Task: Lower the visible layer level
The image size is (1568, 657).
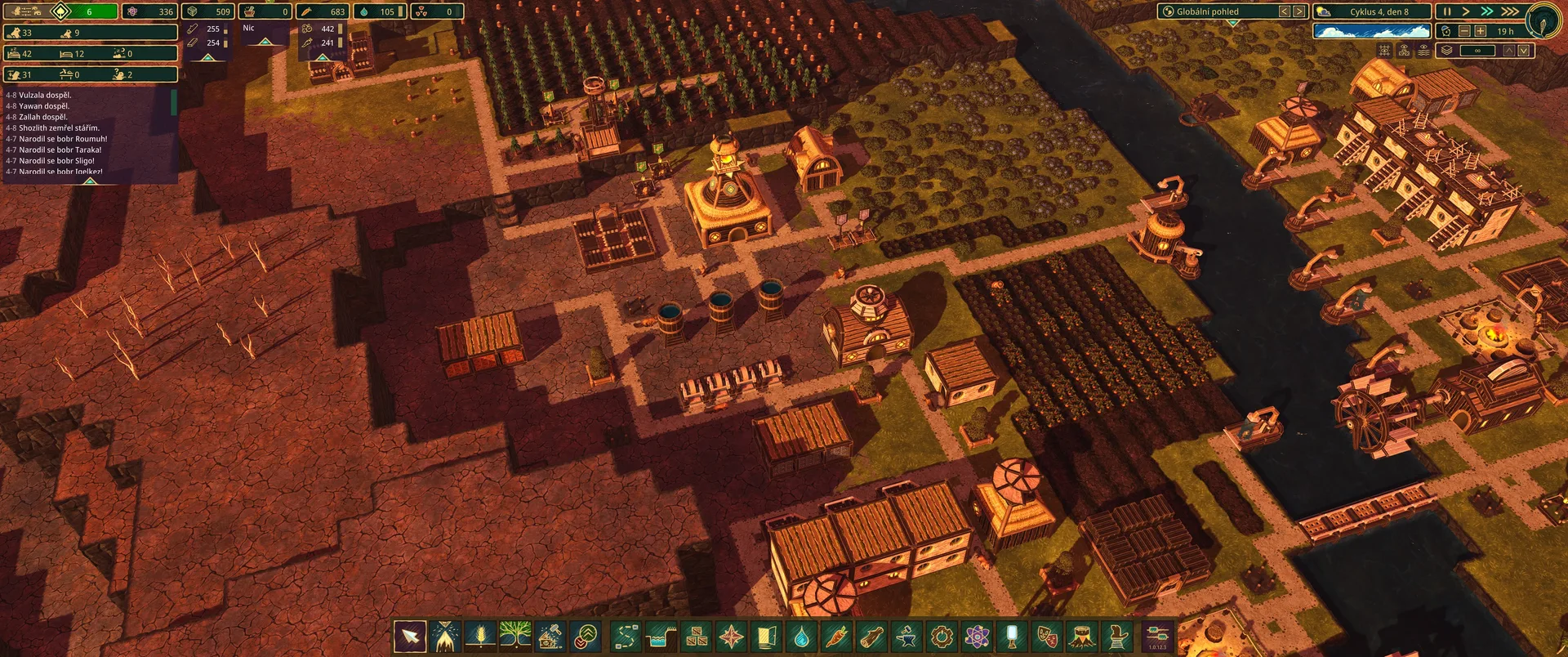Action: click(1524, 51)
